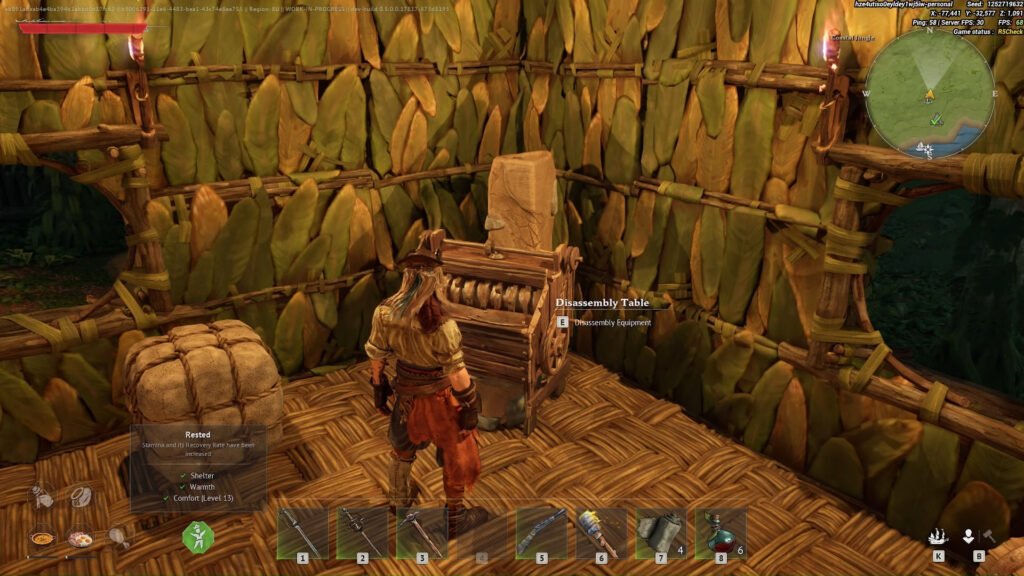Equip the sword in hotbar slot 2
The height and width of the screenshot is (576, 1024).
tap(362, 532)
